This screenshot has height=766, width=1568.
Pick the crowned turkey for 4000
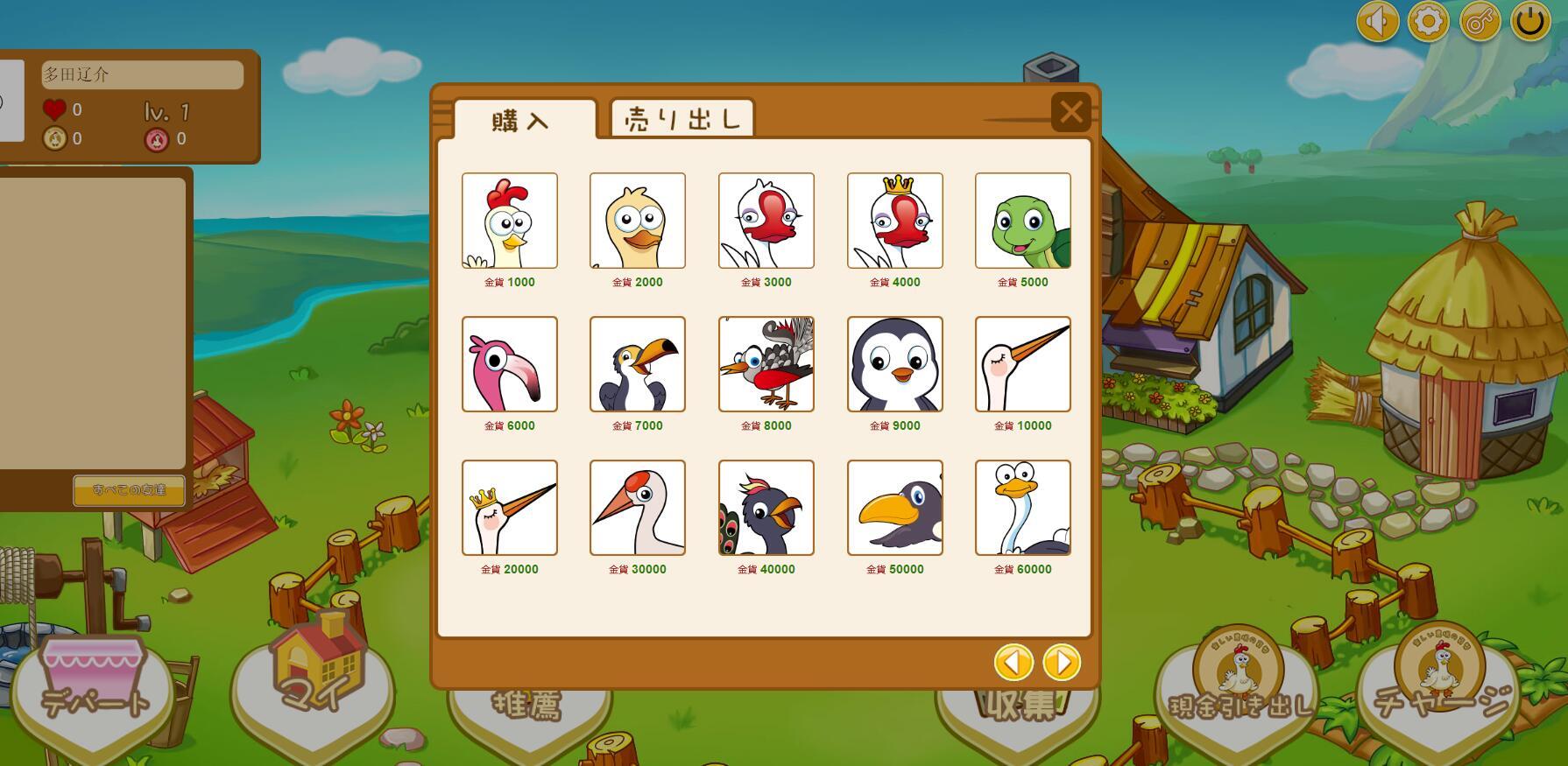[894, 221]
